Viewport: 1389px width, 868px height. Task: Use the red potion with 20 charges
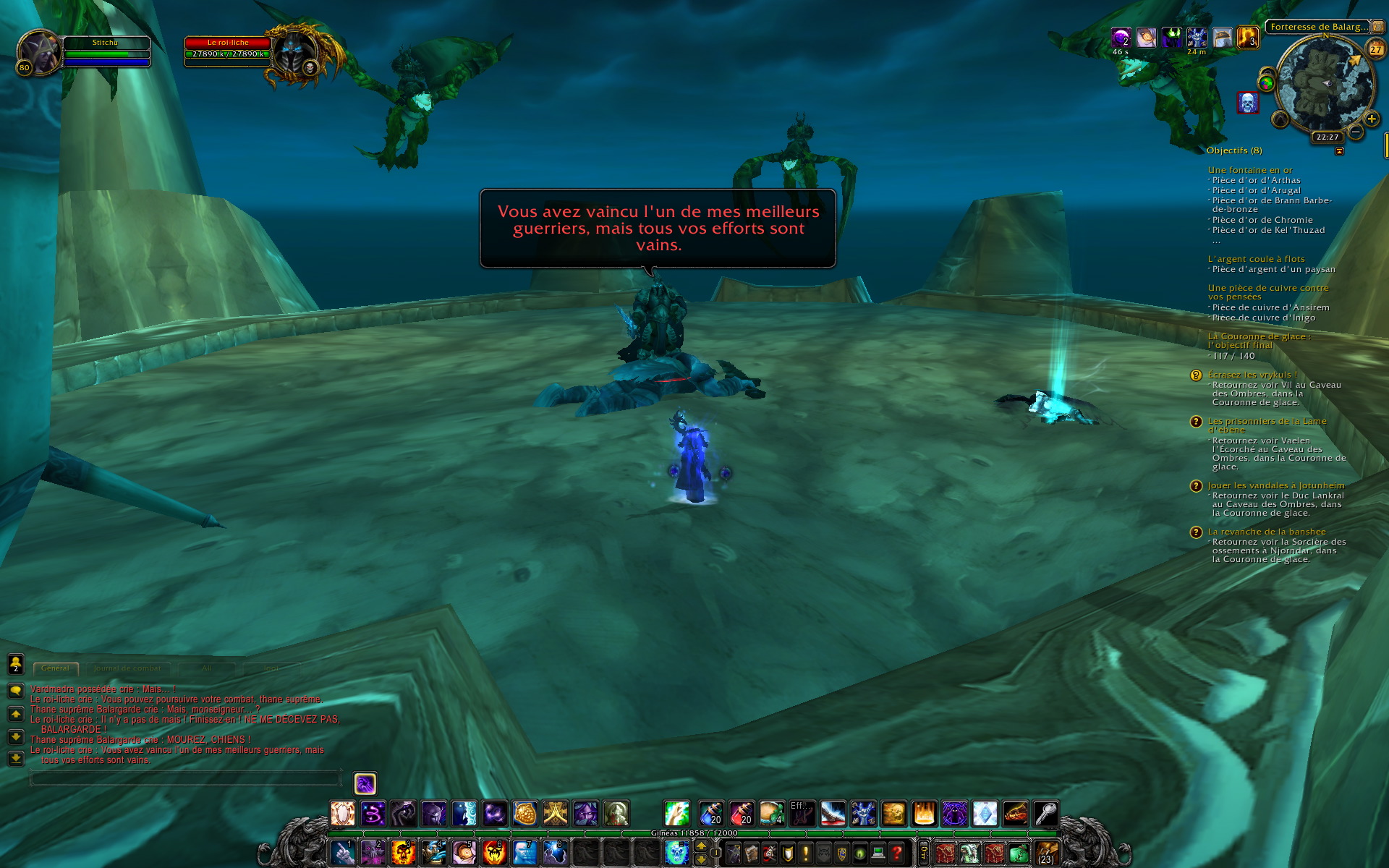tap(742, 814)
